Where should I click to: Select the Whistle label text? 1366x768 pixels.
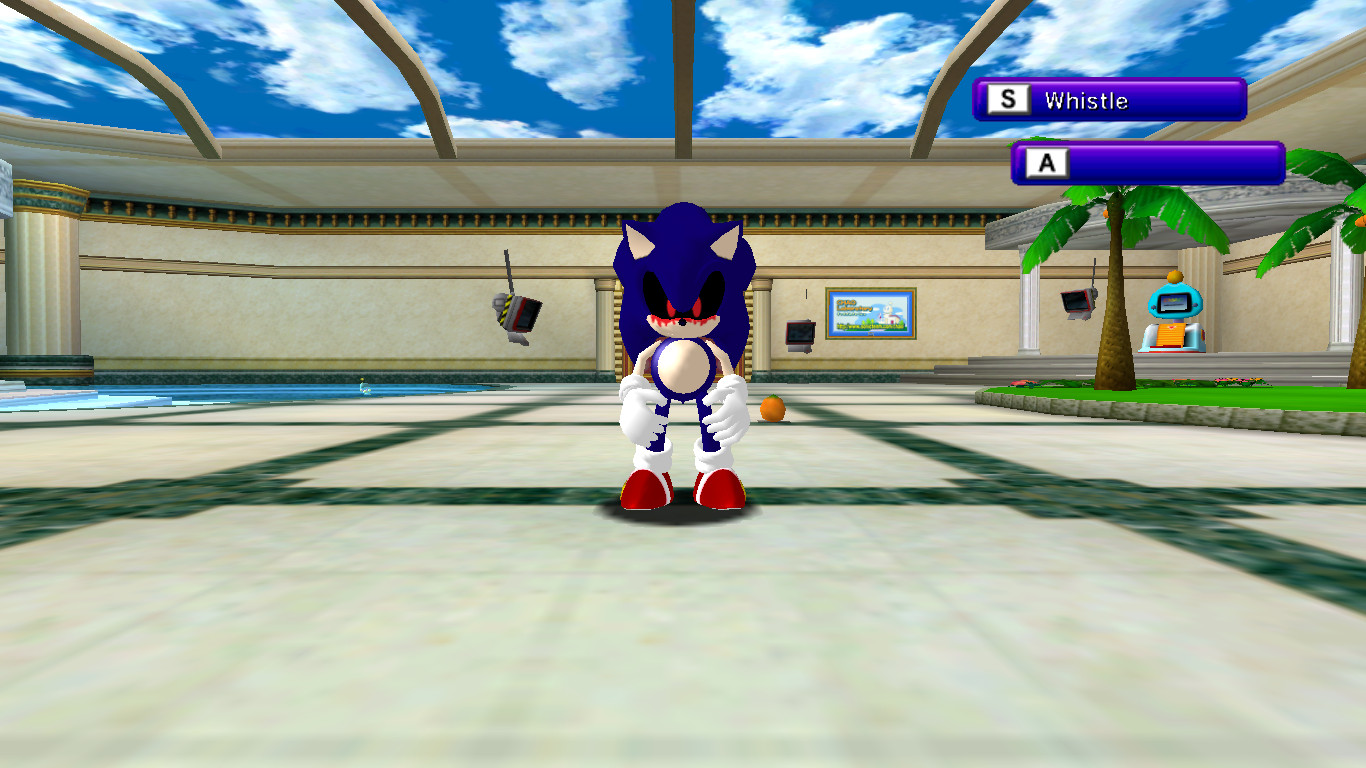(x=1087, y=99)
